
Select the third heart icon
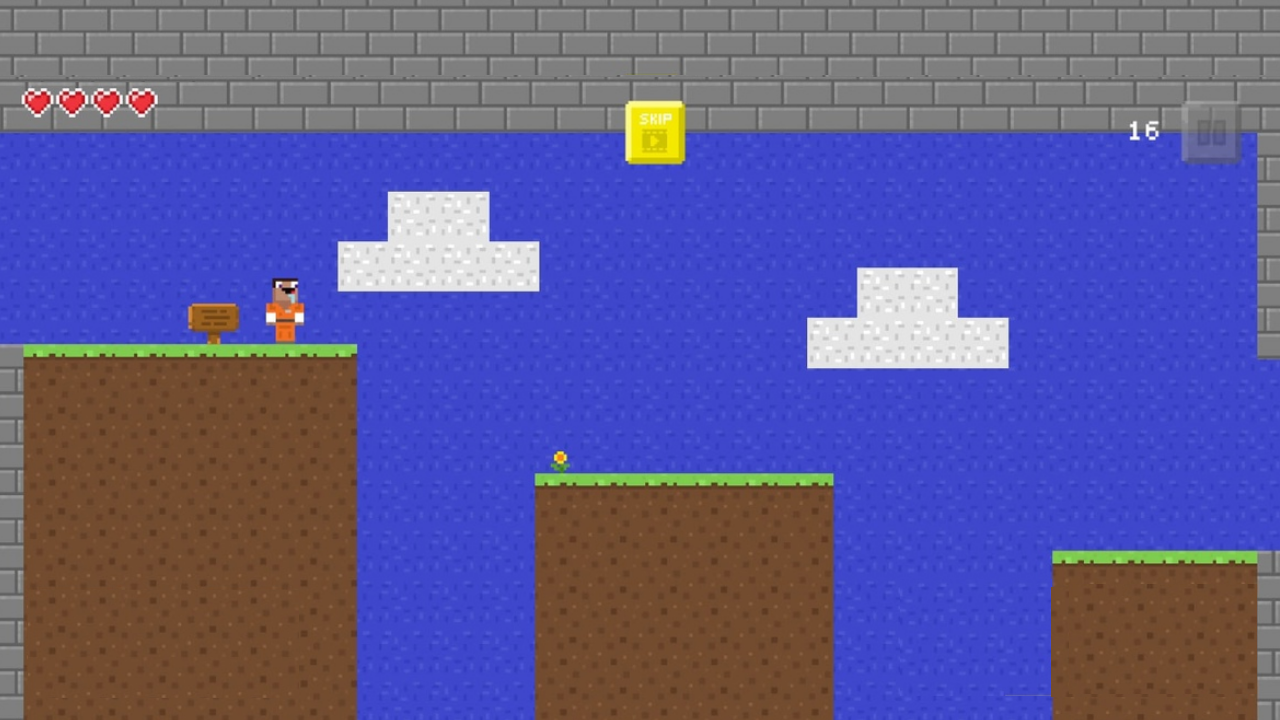[x=106, y=102]
